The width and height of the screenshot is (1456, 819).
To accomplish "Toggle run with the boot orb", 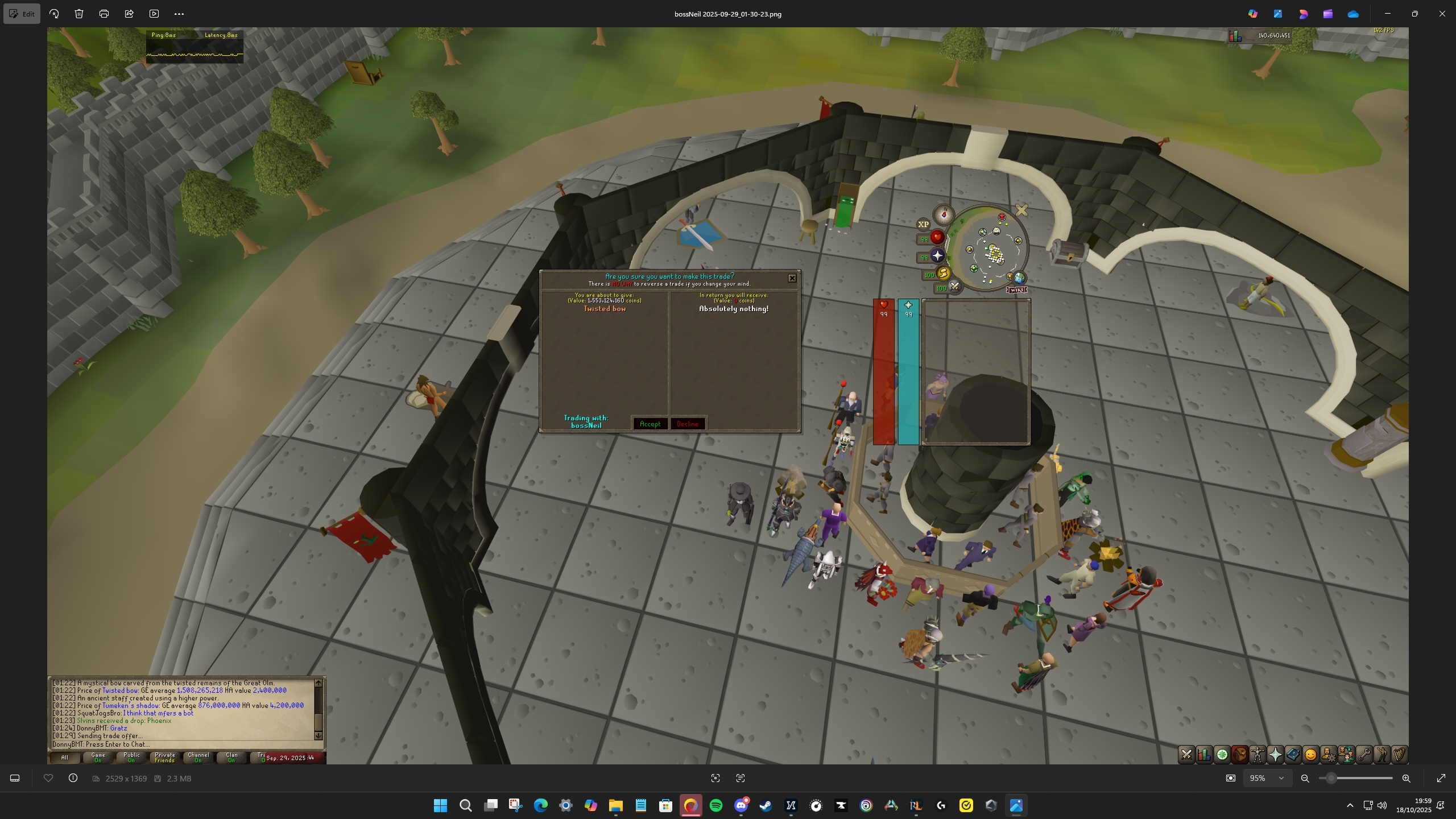I will [943, 274].
